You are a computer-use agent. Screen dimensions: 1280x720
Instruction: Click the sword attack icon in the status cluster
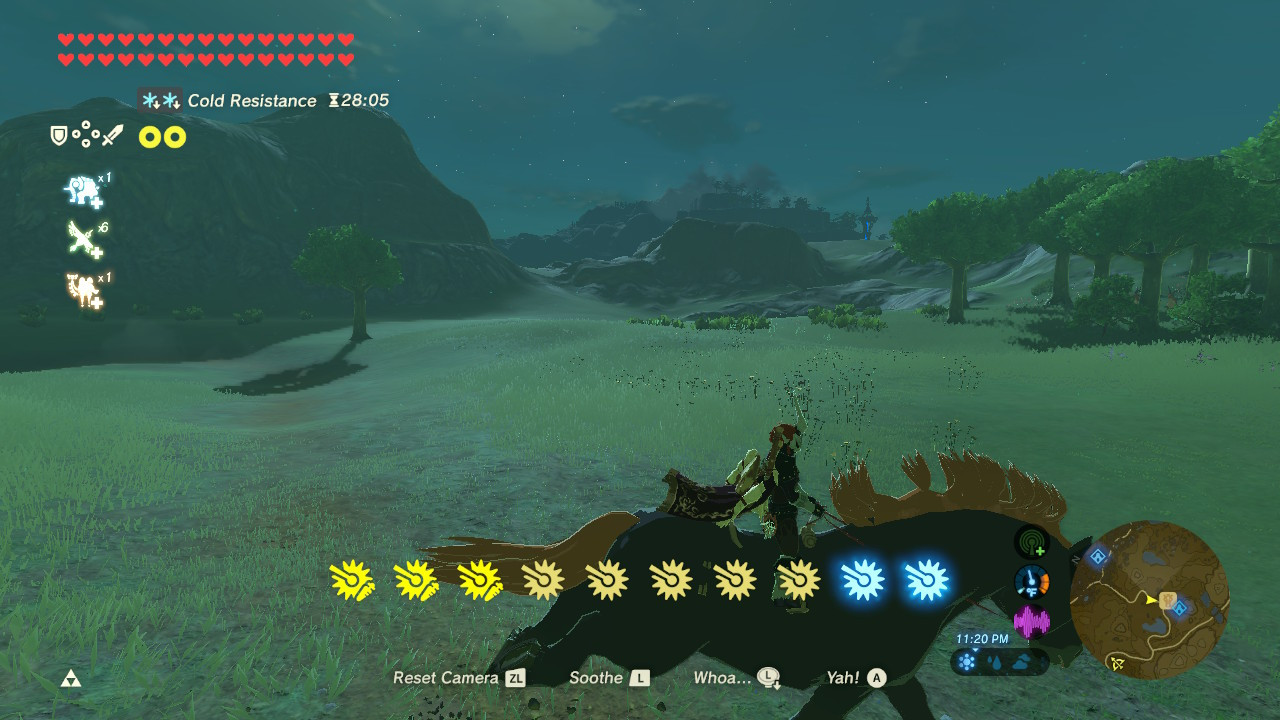113,136
